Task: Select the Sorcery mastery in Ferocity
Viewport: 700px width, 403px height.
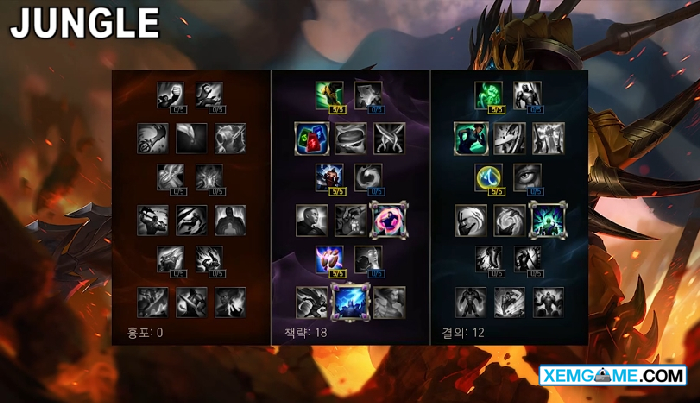Action: (210, 94)
